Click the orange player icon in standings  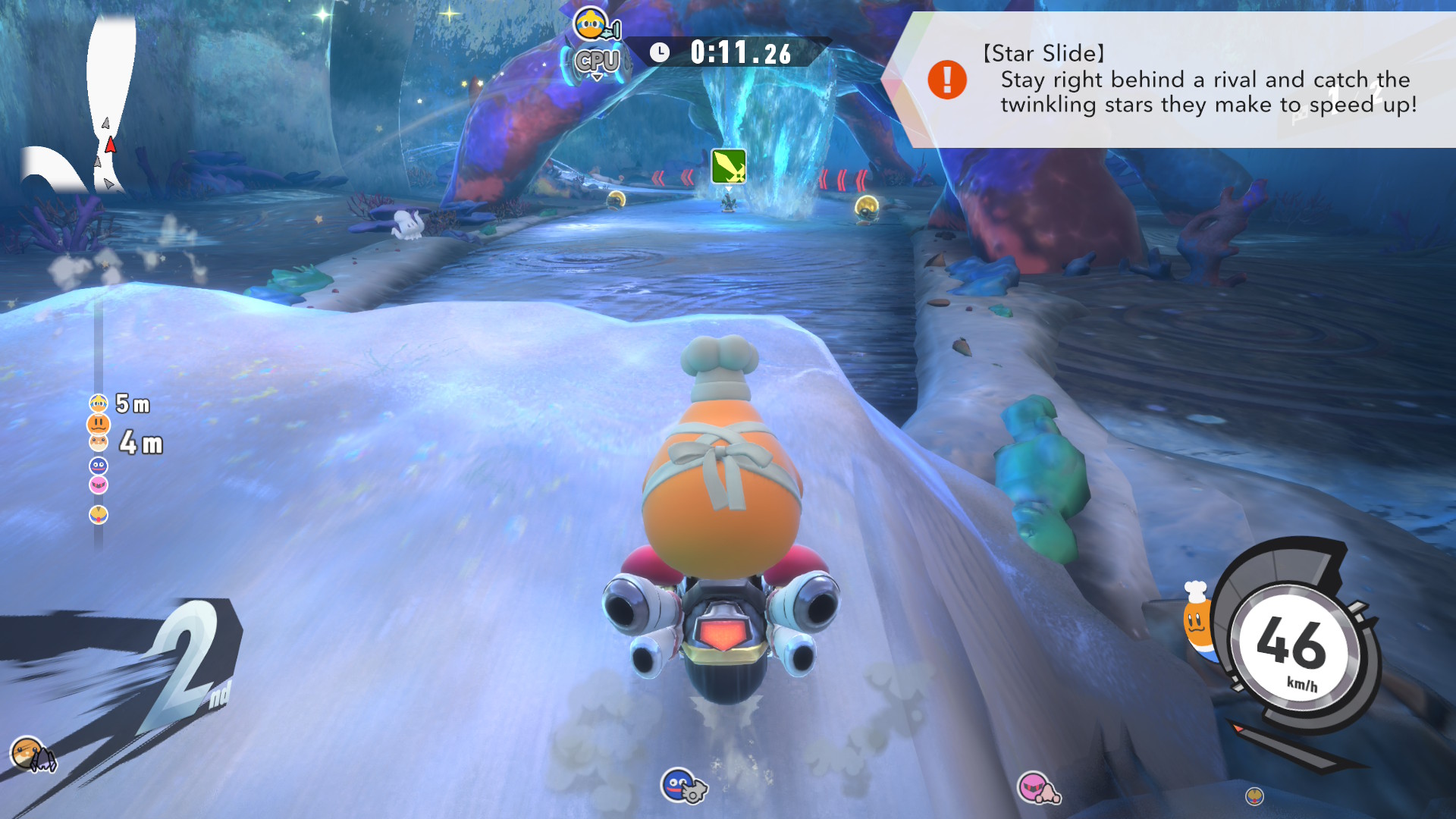pos(99,423)
